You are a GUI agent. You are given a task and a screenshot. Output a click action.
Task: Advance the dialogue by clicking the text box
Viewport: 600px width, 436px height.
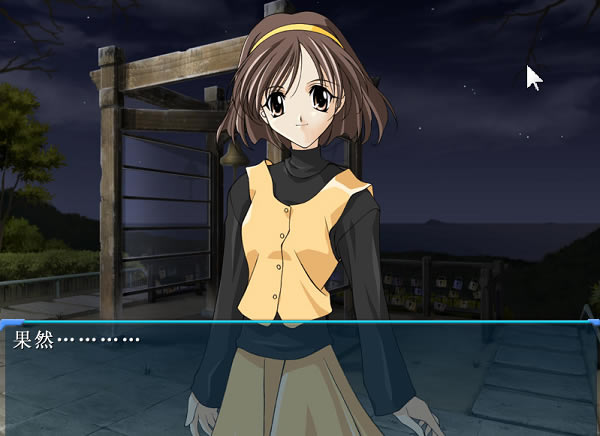[x=300, y=378]
